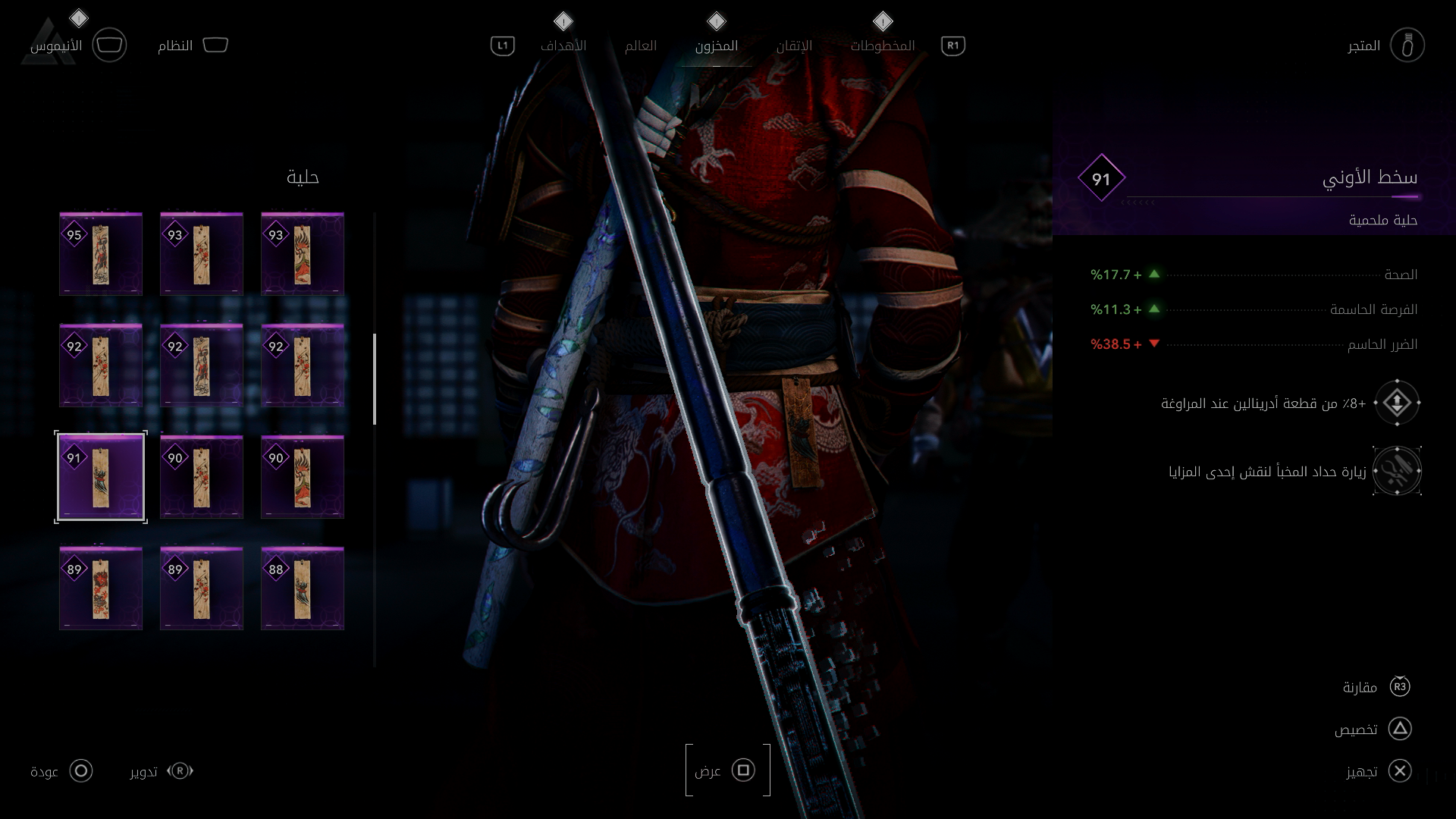Click the adrenaline-on-dodge perk icon
This screenshot has height=819, width=1456.
(1397, 403)
